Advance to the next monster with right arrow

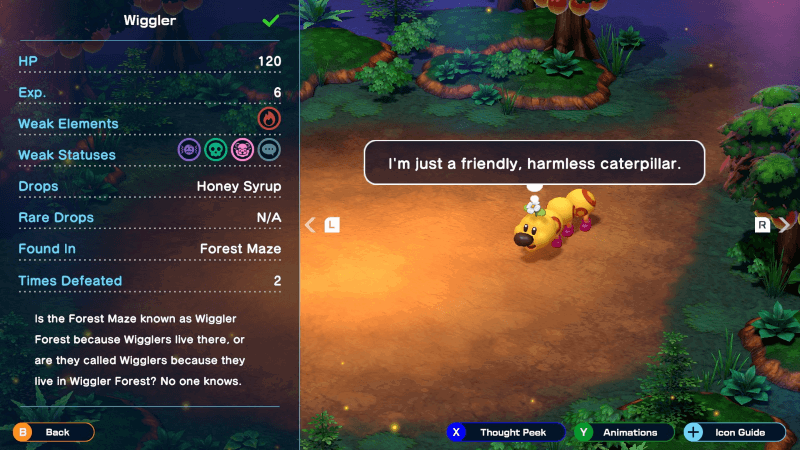(783, 225)
